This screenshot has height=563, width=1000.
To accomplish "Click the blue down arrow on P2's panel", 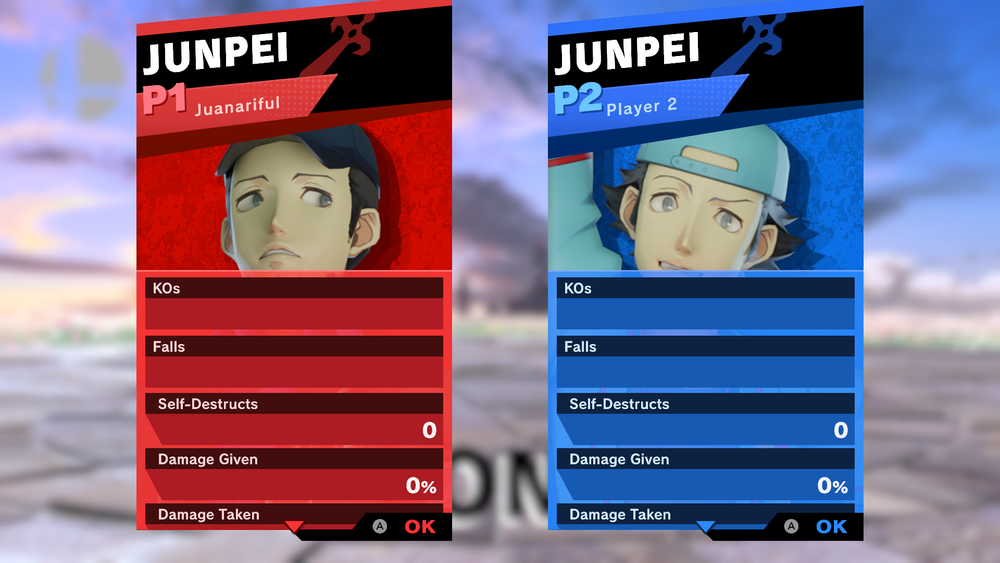I will pos(706,527).
